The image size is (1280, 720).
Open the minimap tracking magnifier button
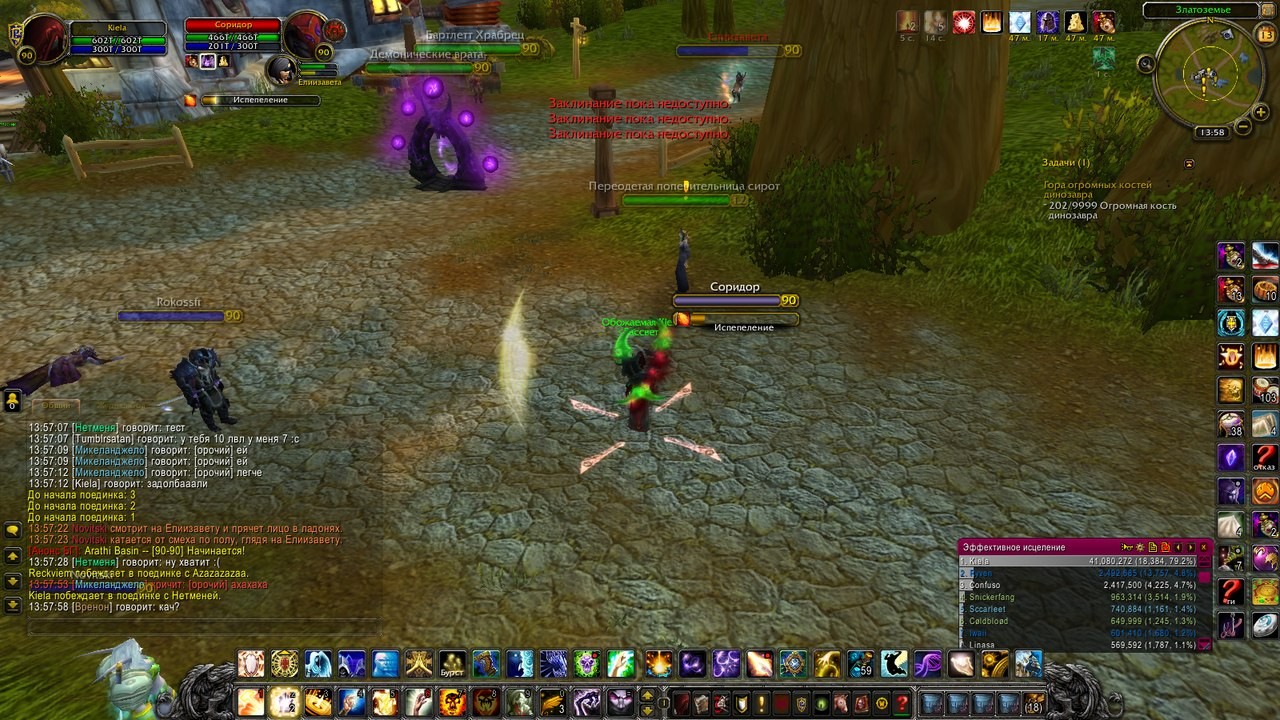pyautogui.click(x=1146, y=64)
